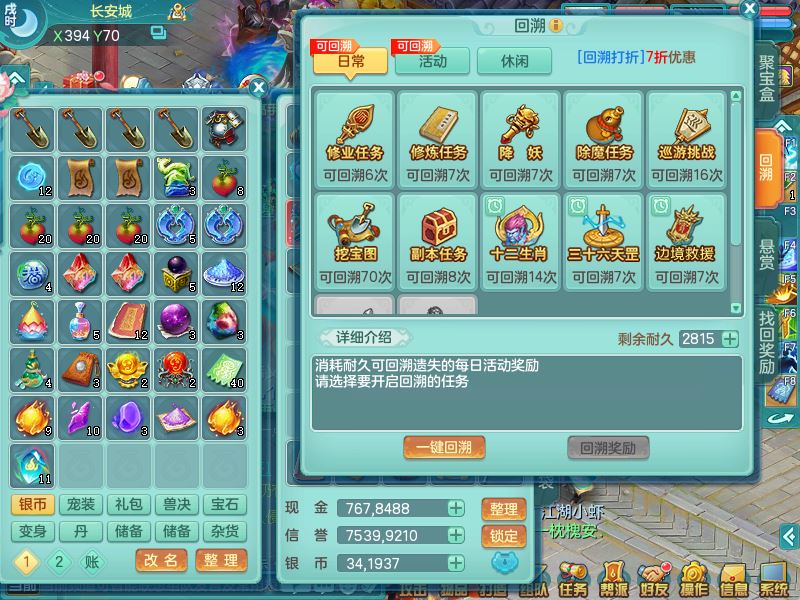
Task: Sort the bag with 整理 button beside 现金
Action: coord(504,509)
